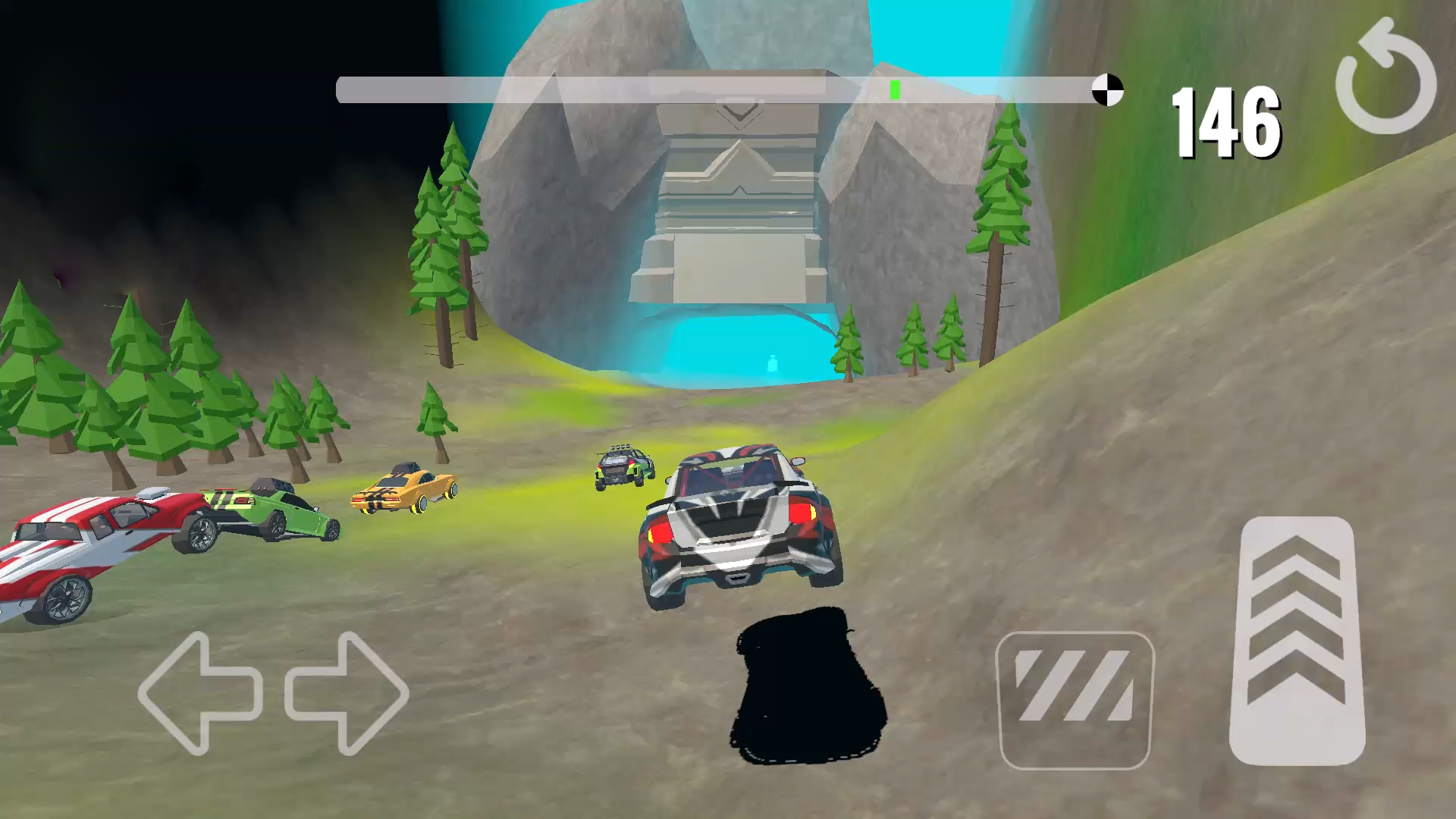The width and height of the screenshot is (1456, 819).
Task: Tap the green player position indicator on the bar
Action: click(x=894, y=89)
